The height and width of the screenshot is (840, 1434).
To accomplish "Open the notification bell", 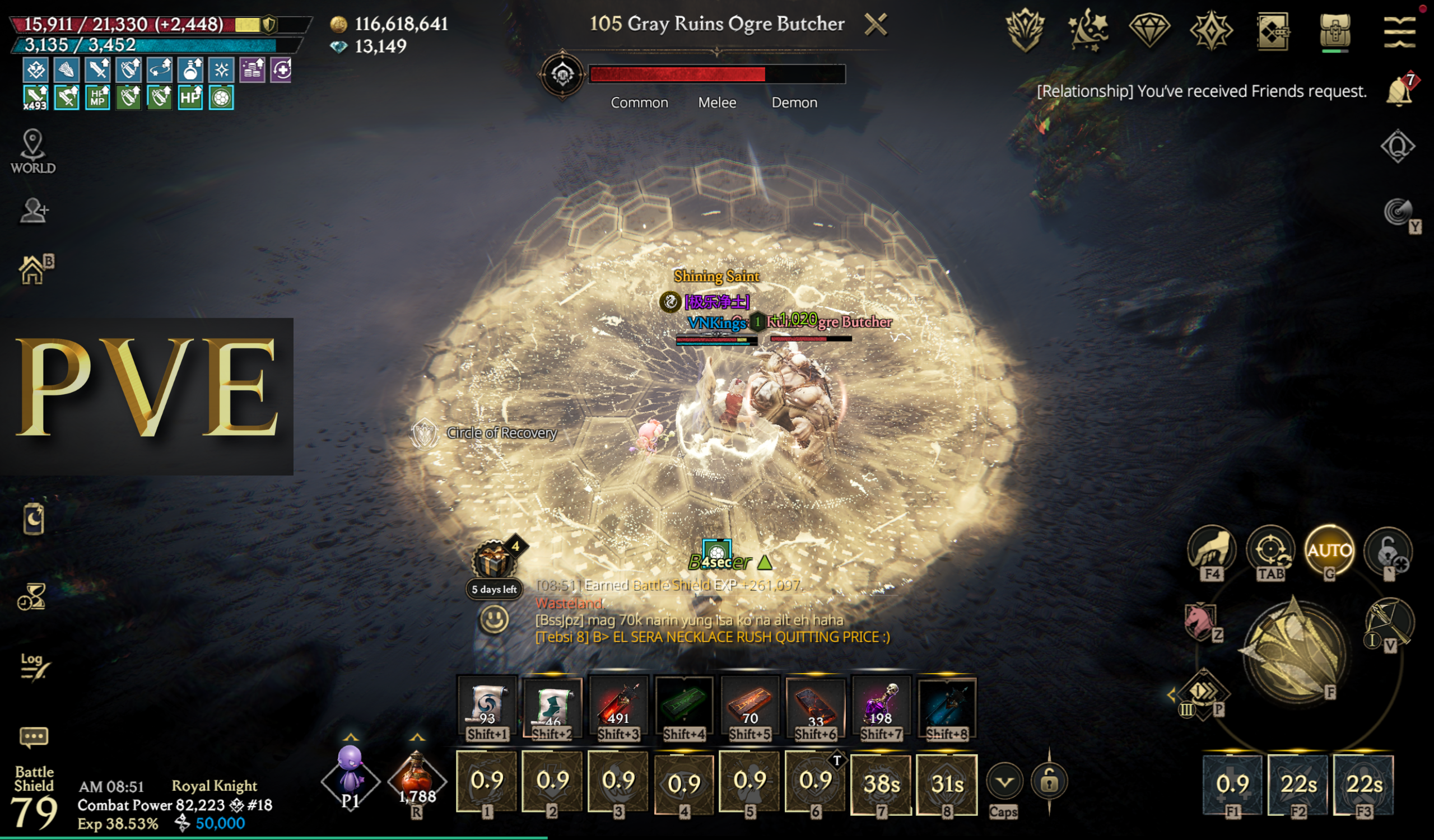I will [1399, 91].
